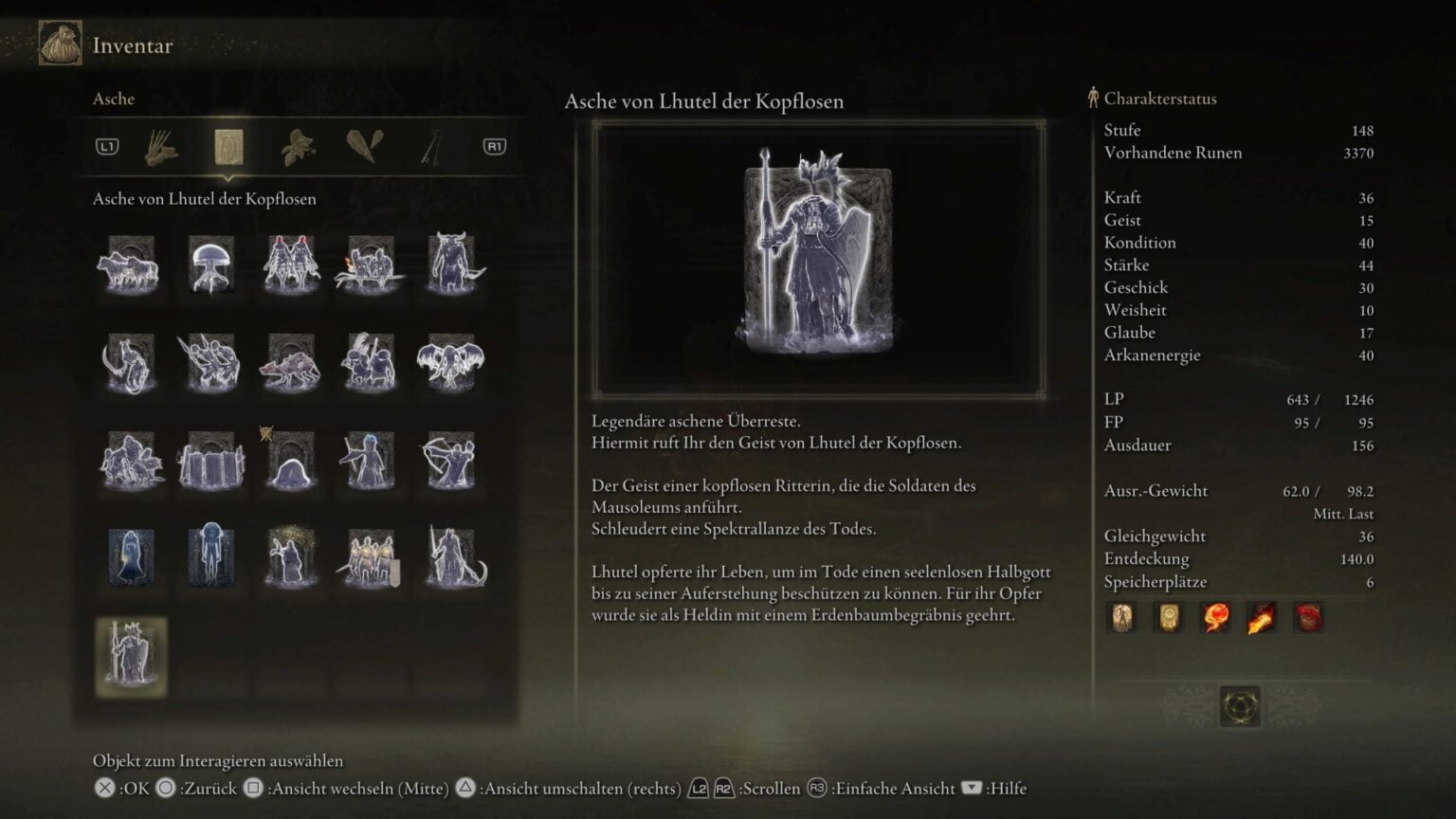Open the herb and flower materials tab
This screenshot has width=1456, height=819.
point(298,147)
